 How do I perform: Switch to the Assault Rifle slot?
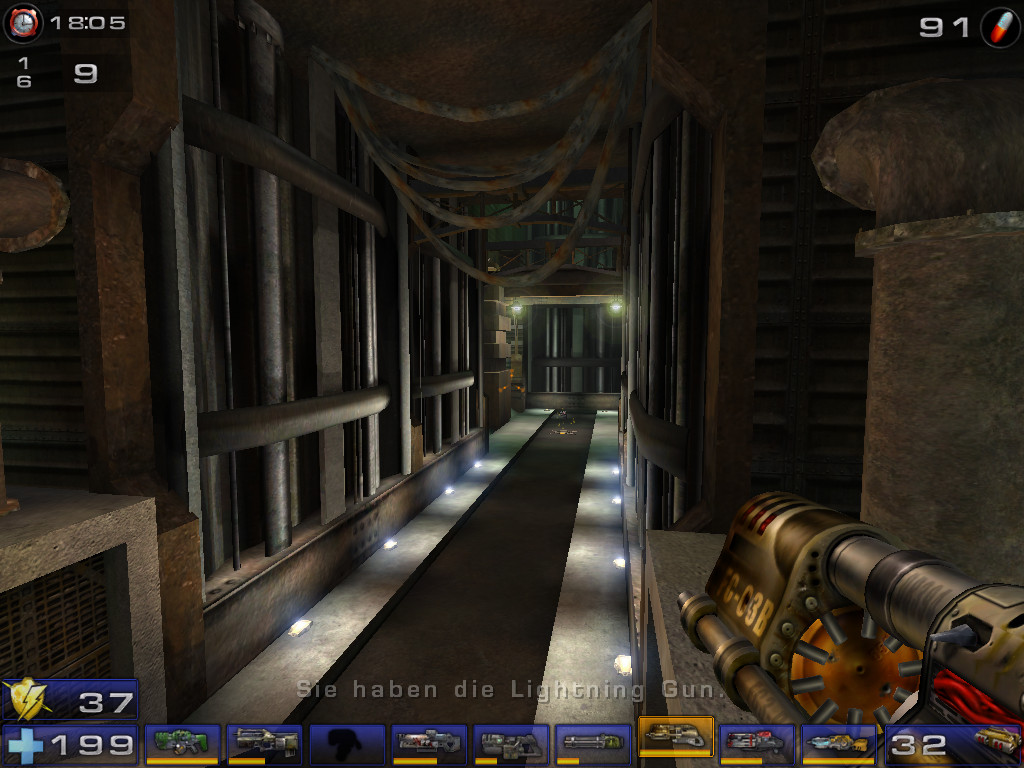(264, 744)
